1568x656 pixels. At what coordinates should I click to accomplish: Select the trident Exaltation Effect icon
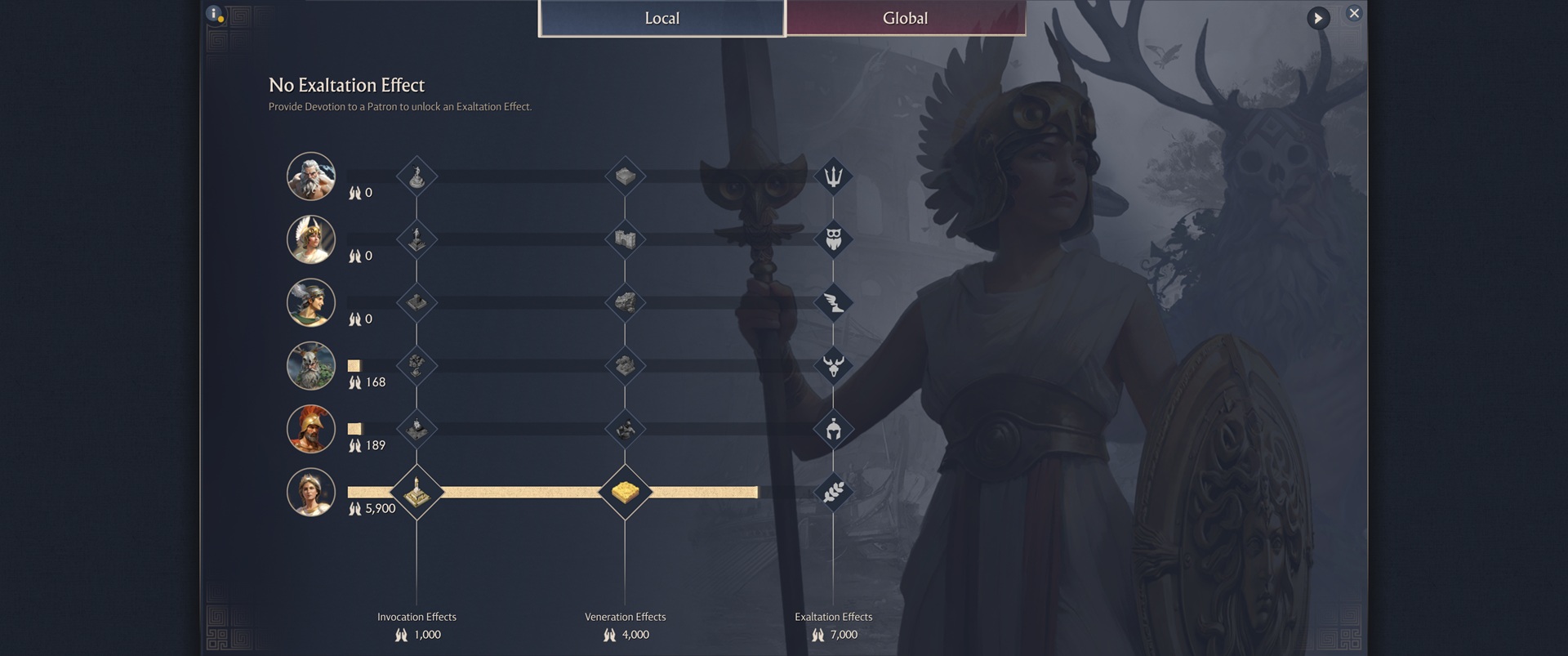(x=834, y=176)
